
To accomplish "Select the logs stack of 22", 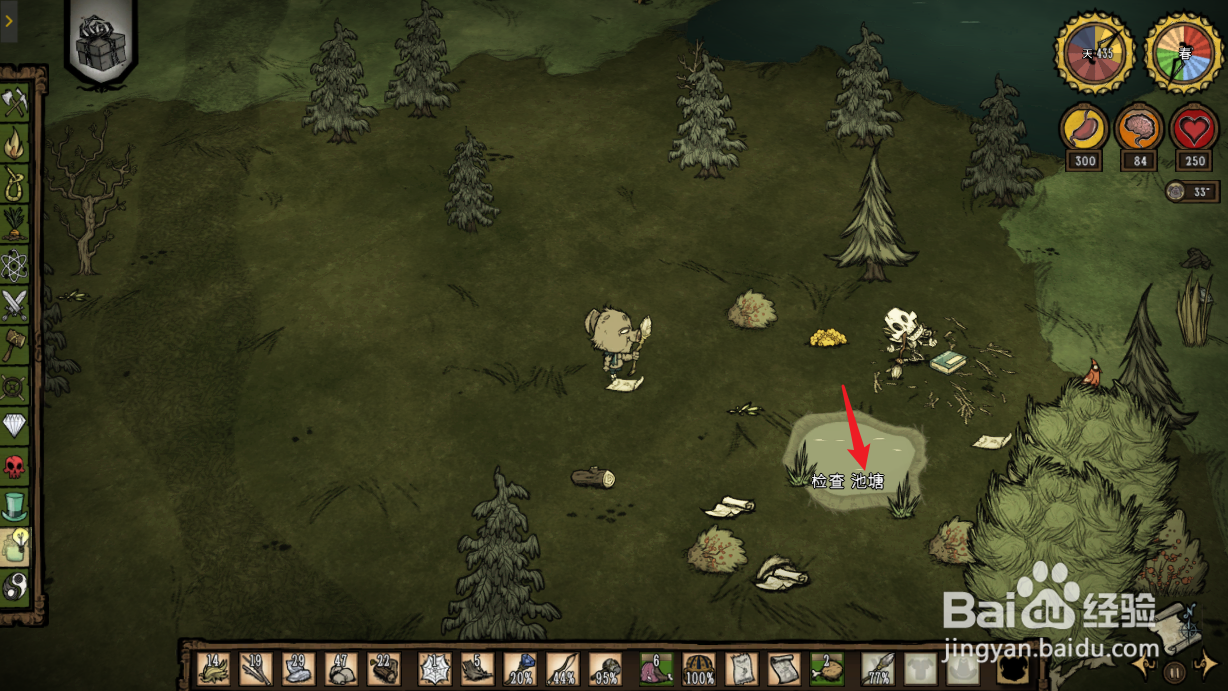I will point(382,668).
